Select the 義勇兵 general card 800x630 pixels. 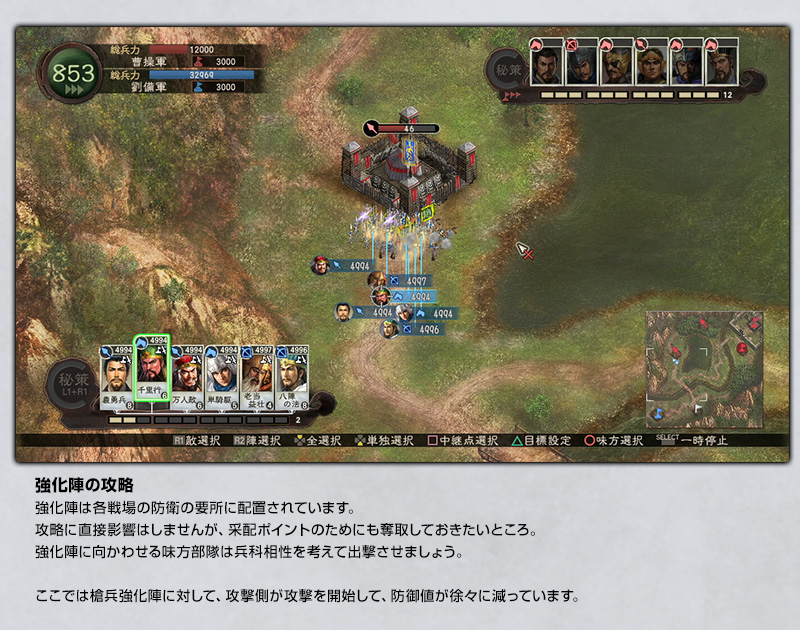point(116,374)
